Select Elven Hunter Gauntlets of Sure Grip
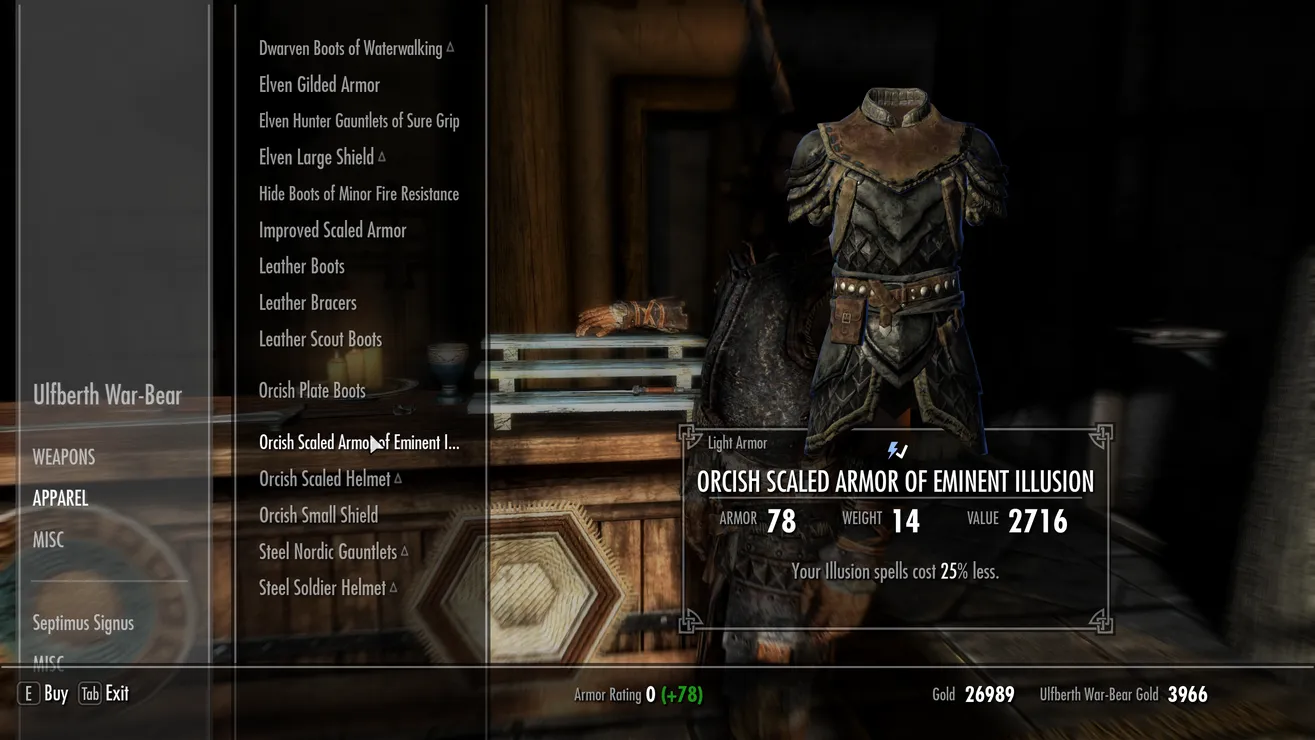Screen dimensions: 1315x740 tap(359, 121)
